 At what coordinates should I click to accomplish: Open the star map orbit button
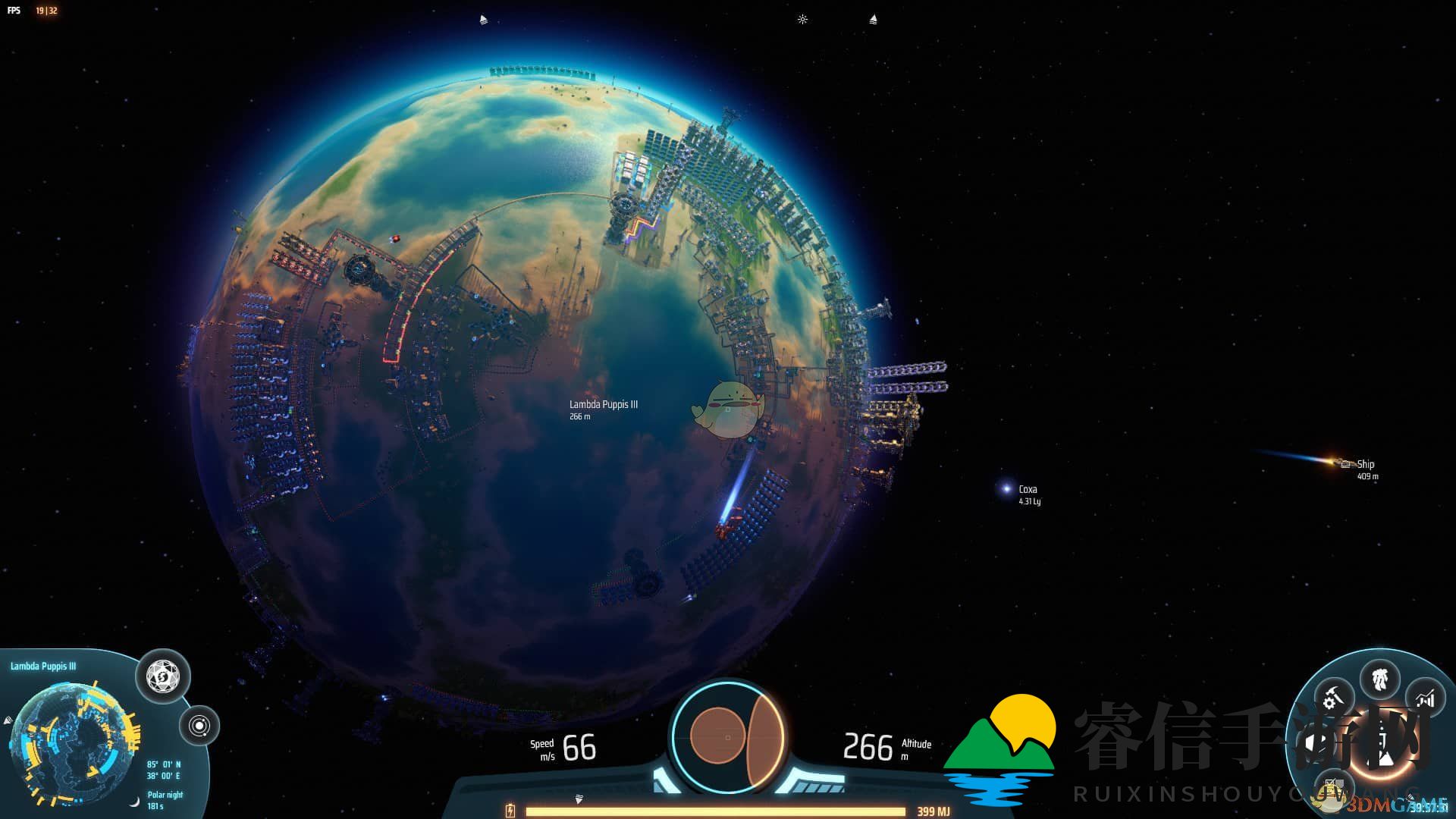coord(199,726)
